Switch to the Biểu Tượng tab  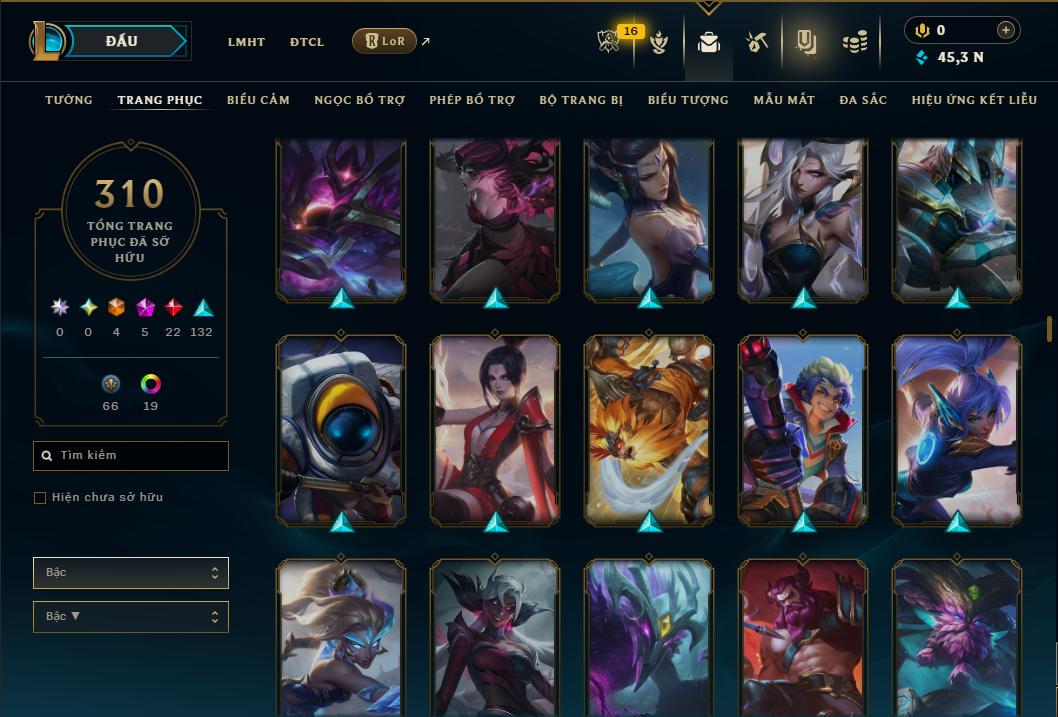[688, 100]
